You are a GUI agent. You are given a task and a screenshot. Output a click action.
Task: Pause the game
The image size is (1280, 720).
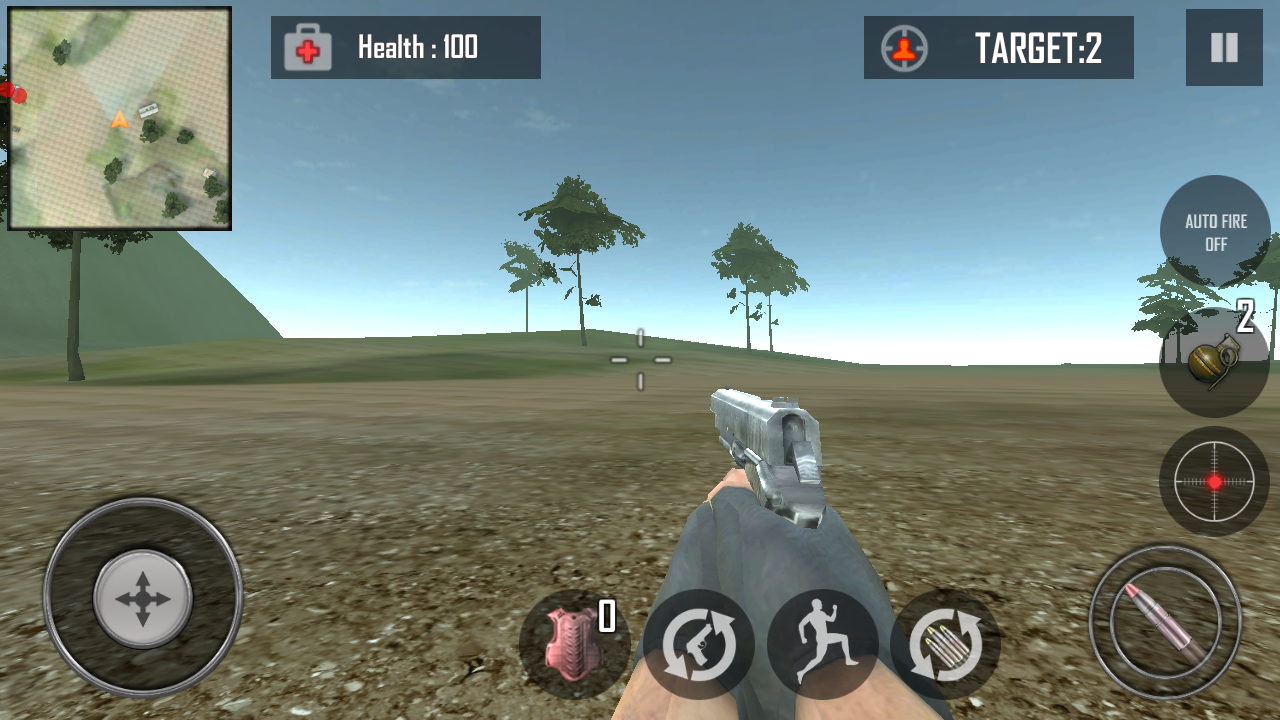pos(1224,48)
